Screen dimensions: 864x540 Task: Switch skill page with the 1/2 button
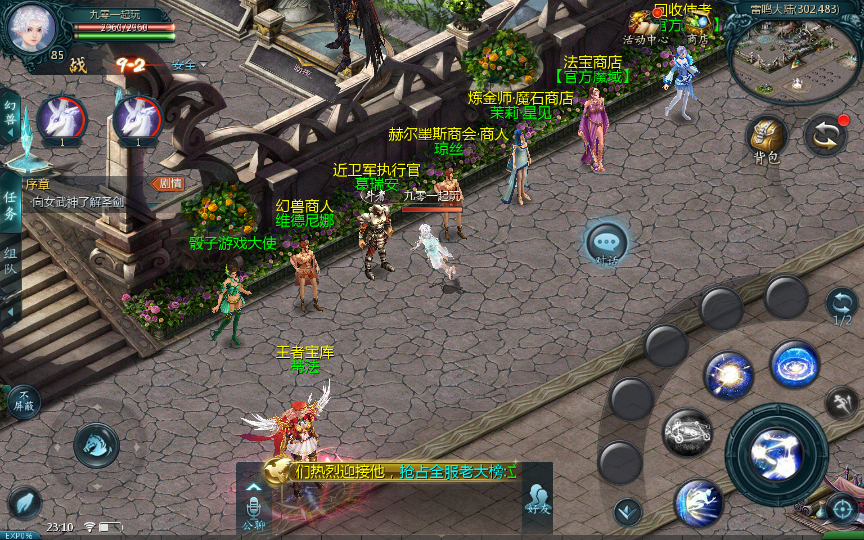[842, 306]
